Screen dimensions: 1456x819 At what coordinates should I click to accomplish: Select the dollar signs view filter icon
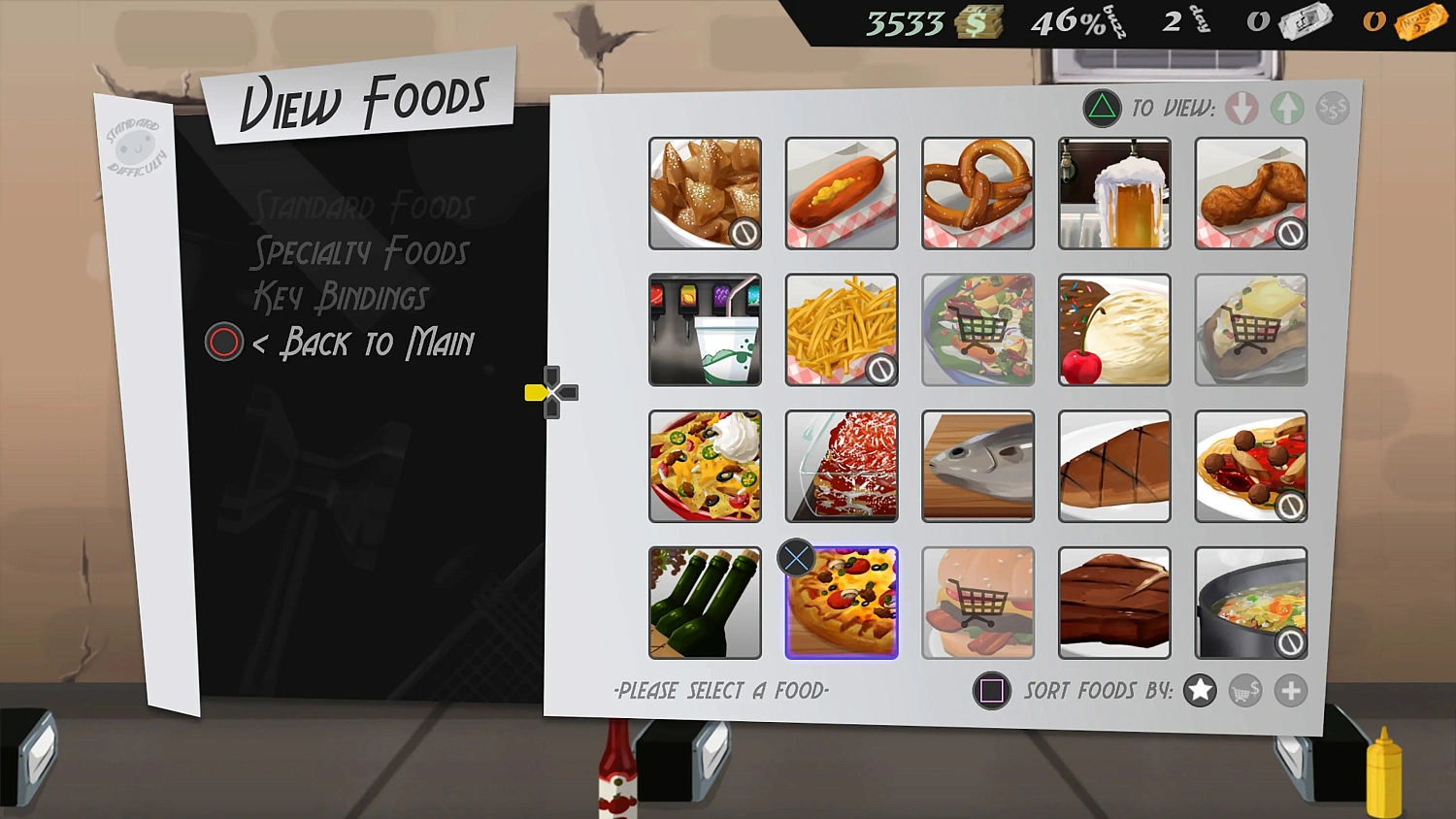pos(1332,108)
